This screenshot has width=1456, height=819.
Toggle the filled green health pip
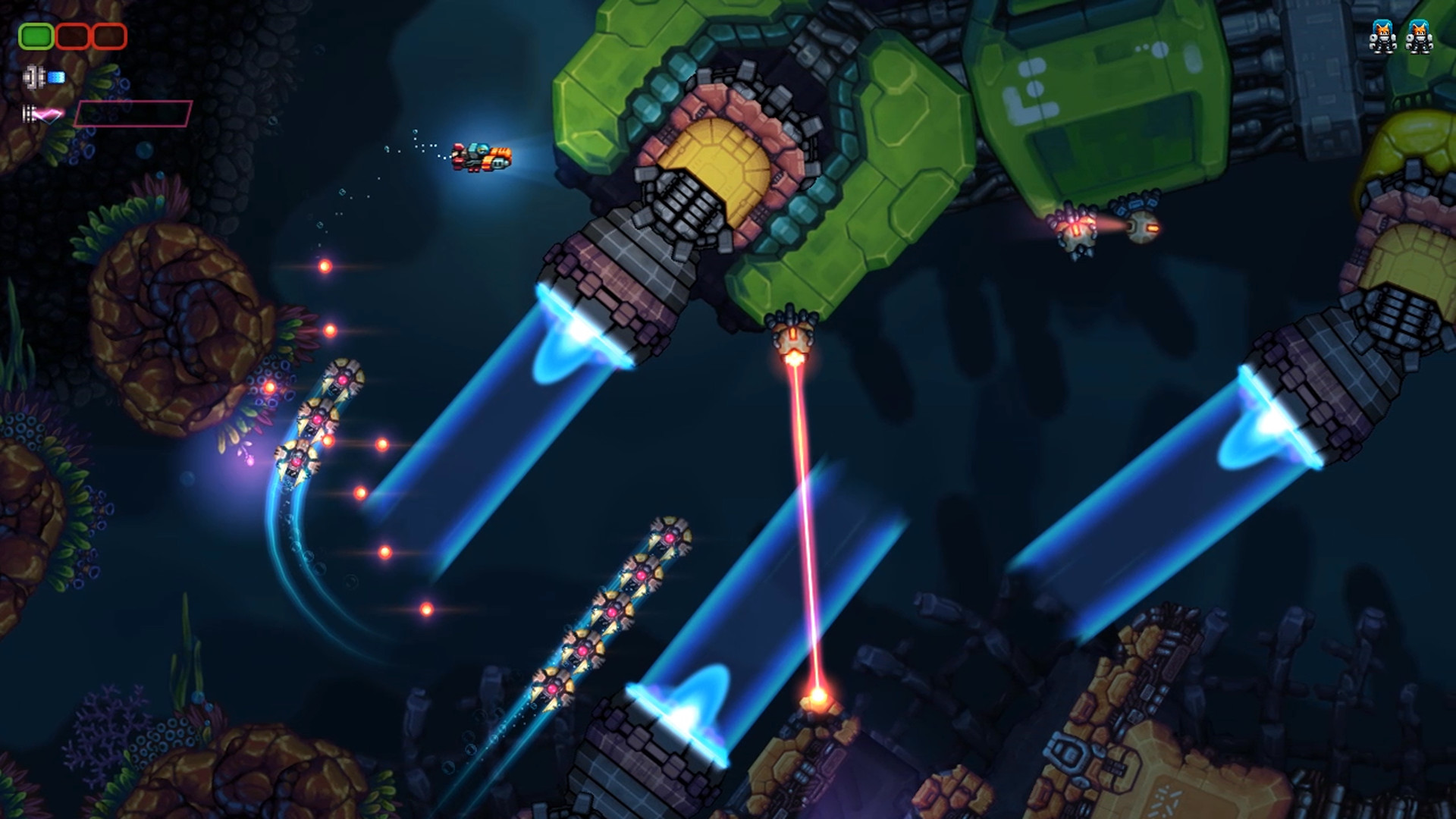(36, 36)
